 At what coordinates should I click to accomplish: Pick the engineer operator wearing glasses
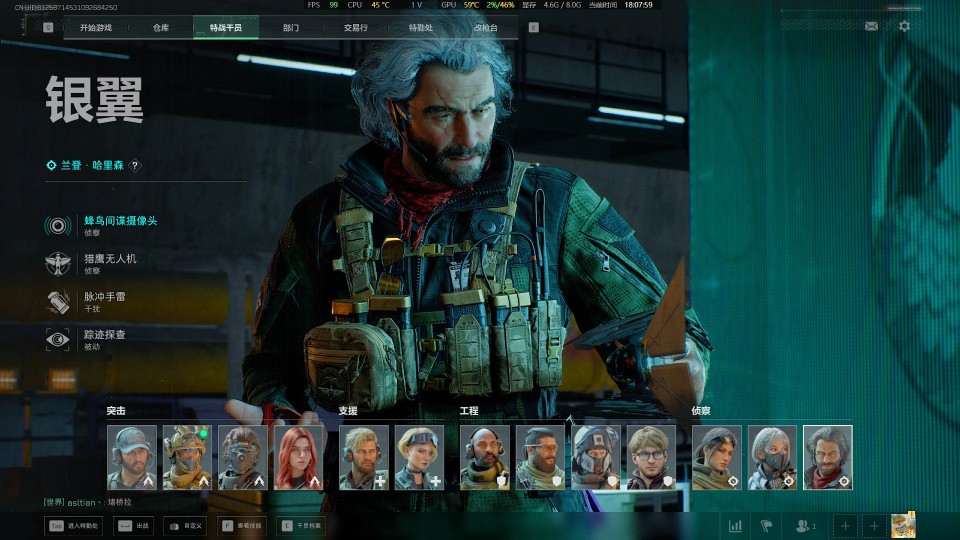[652, 457]
